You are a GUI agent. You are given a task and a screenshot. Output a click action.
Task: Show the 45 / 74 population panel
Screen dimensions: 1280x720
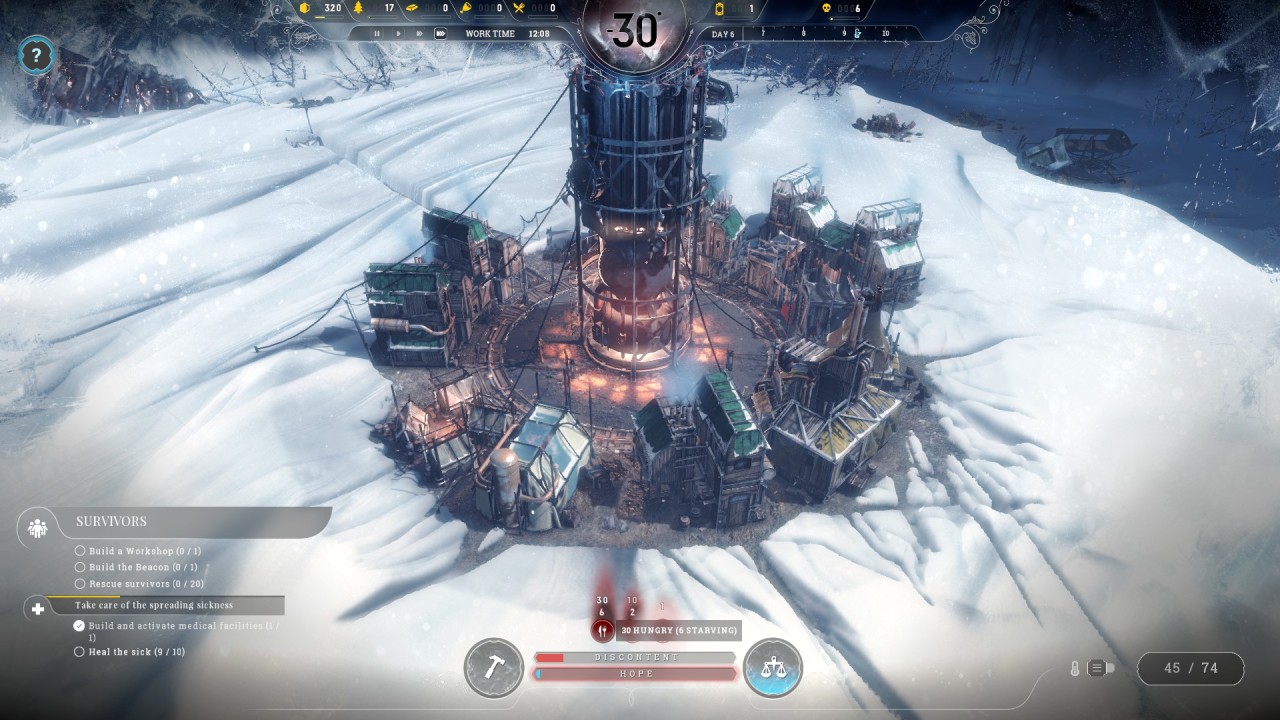[x=1190, y=668]
